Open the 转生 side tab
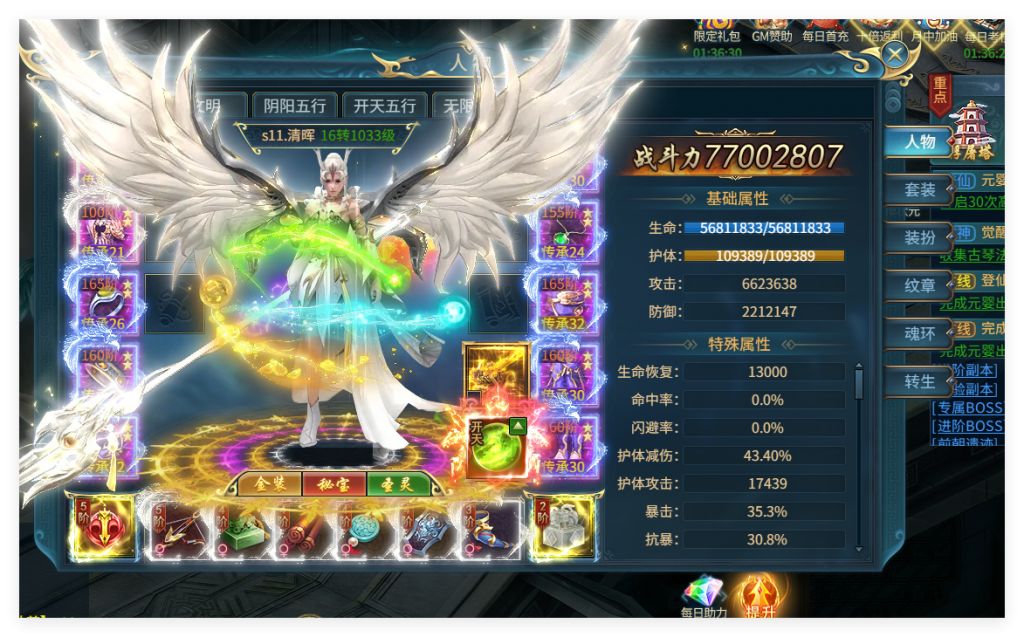1024x637 pixels. [x=918, y=382]
